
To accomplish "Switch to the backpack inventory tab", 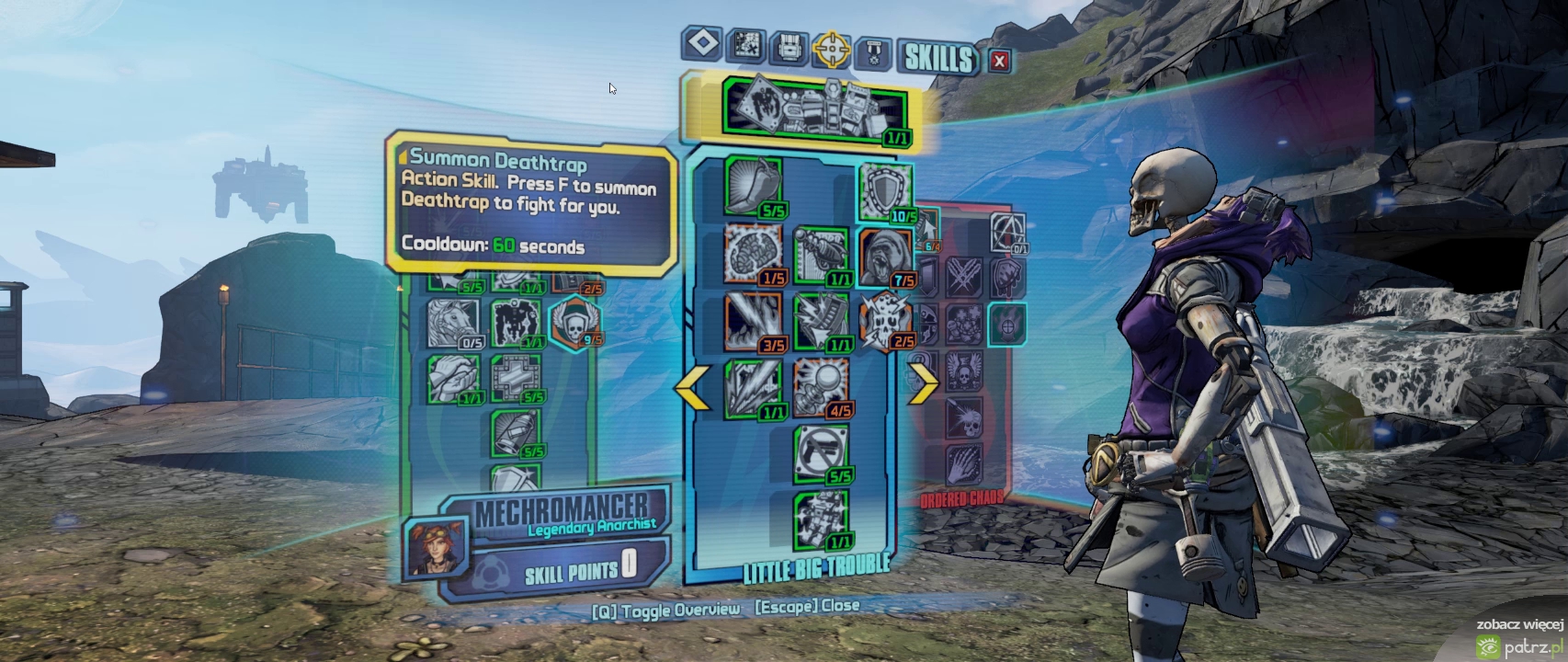I will pos(788,47).
